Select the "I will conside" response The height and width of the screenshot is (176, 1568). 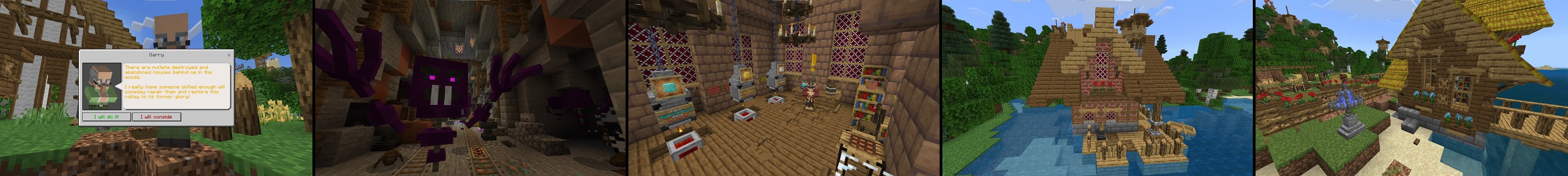click(x=156, y=117)
